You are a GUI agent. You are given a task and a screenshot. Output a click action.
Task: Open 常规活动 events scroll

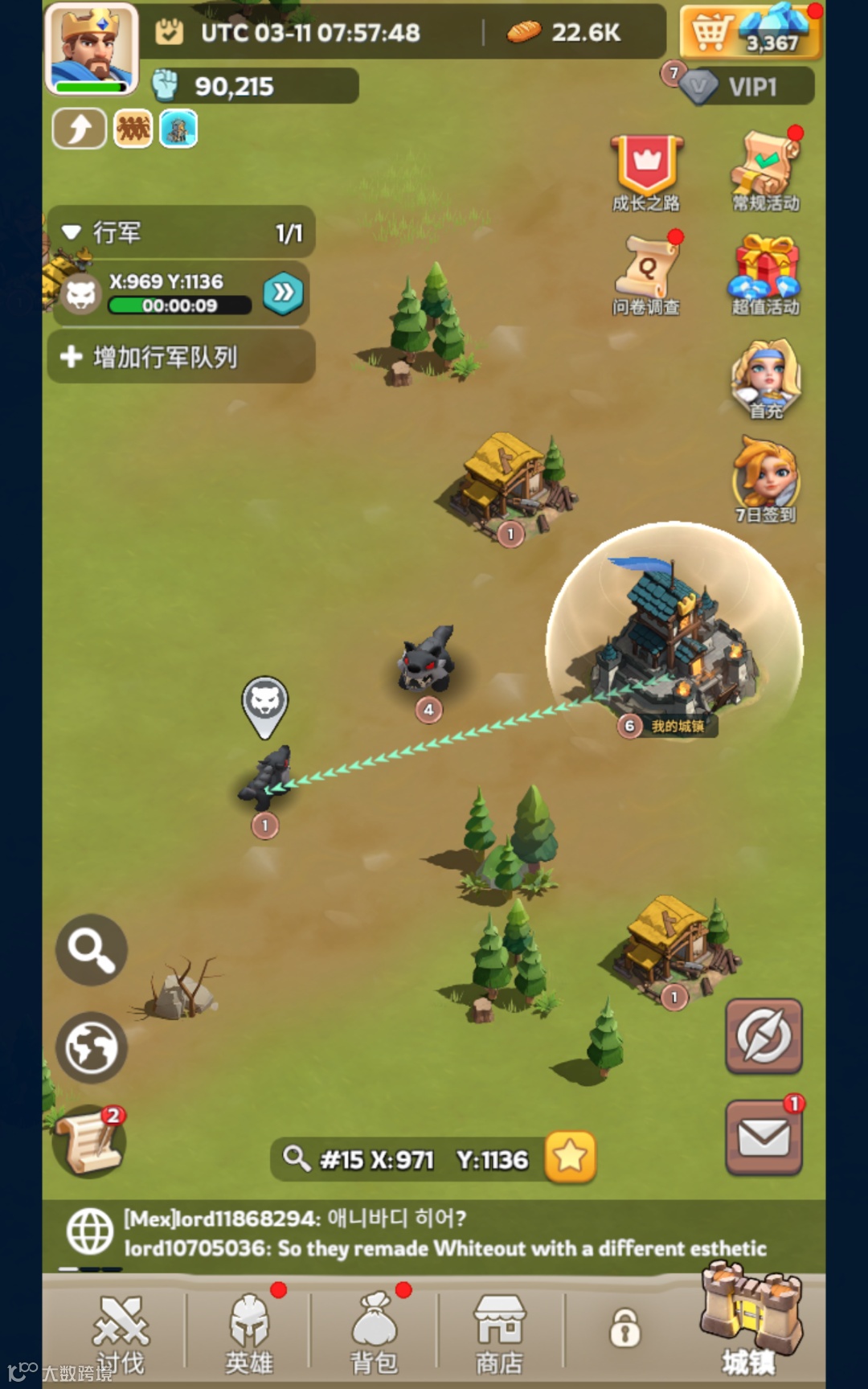pyautogui.click(x=766, y=170)
